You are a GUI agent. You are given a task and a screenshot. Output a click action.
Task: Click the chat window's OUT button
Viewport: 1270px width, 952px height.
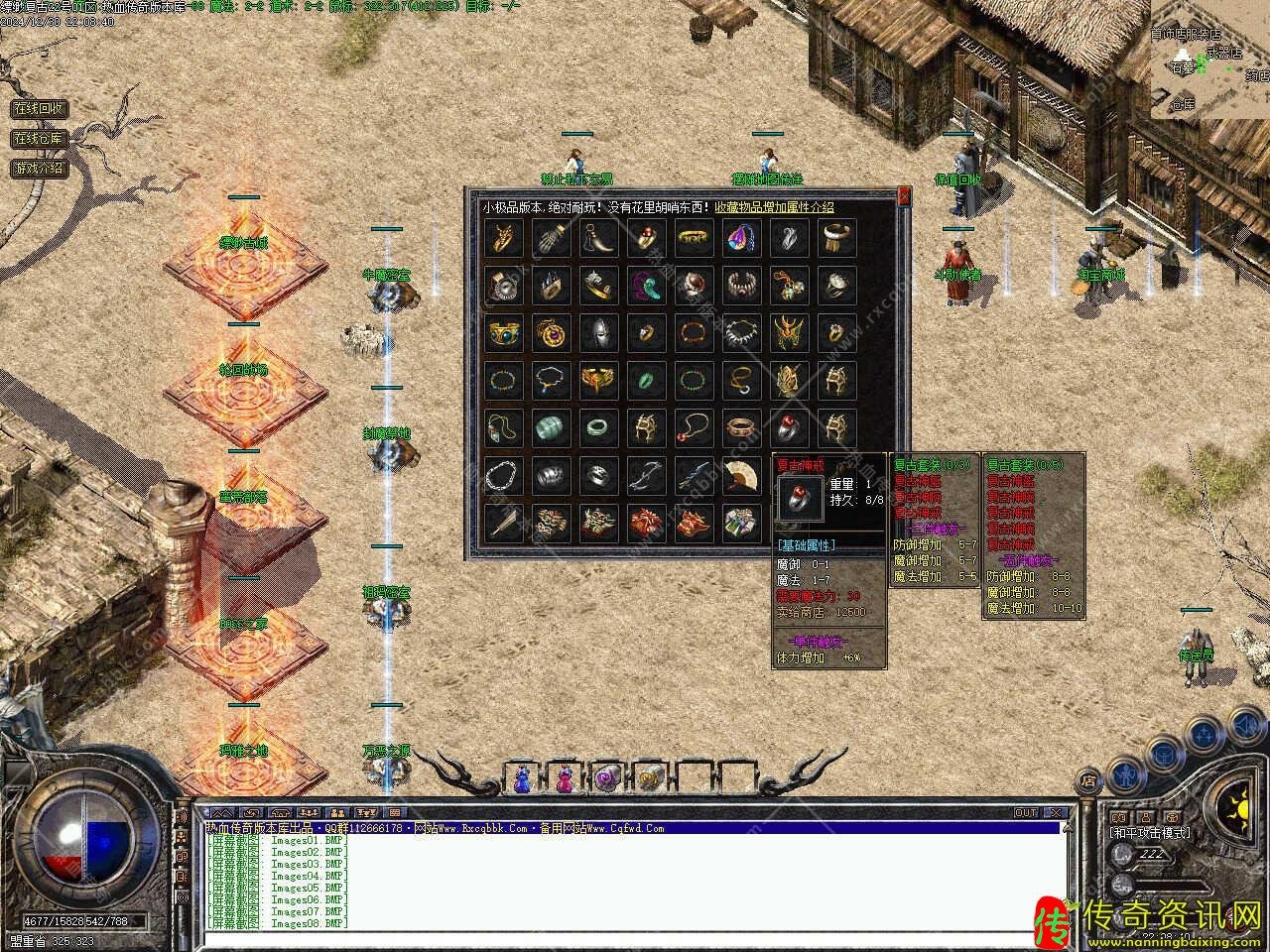tap(1026, 813)
